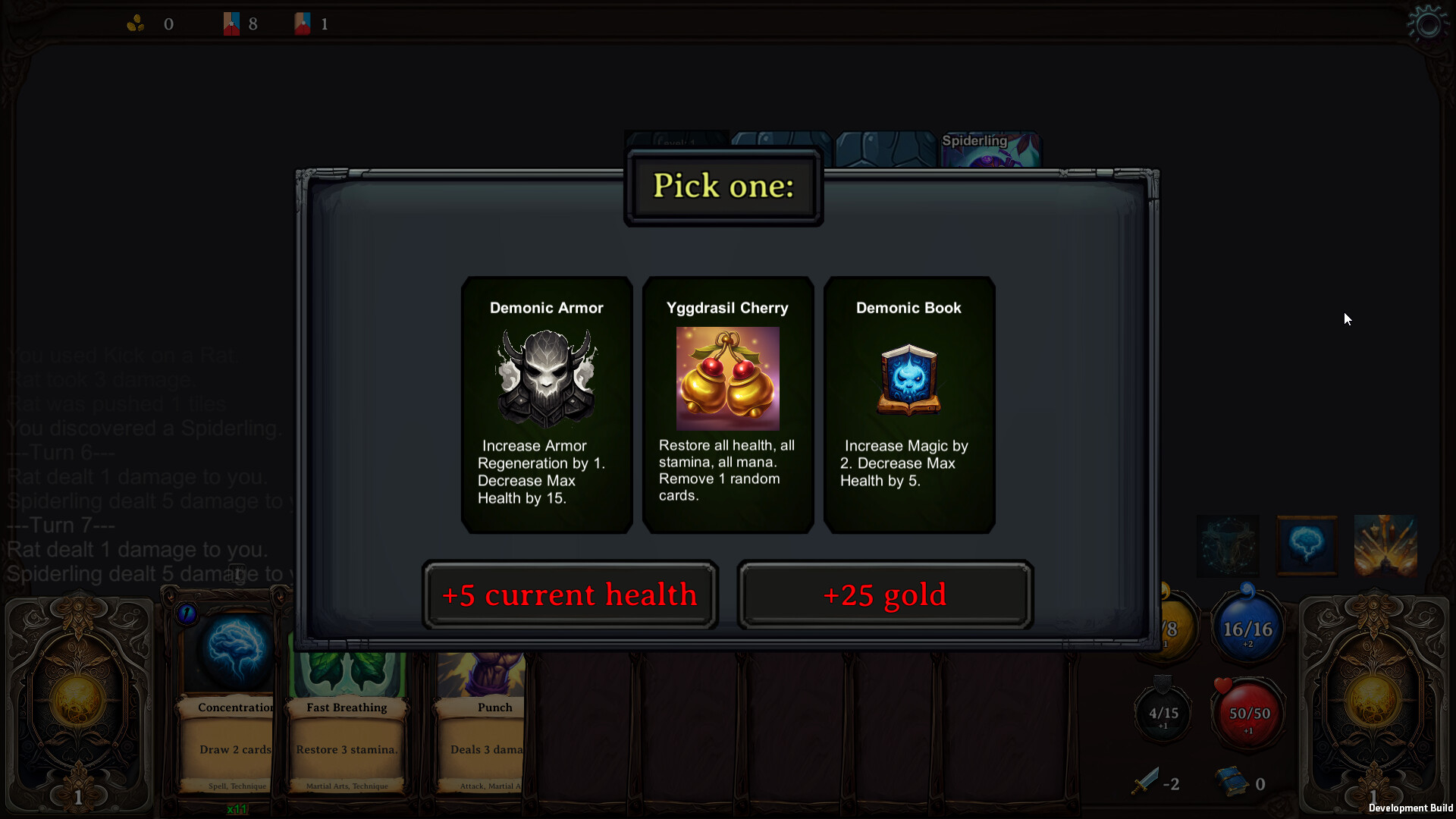Click the weapons shrine artifact icon
This screenshot has height=819, width=1456.
click(1385, 544)
